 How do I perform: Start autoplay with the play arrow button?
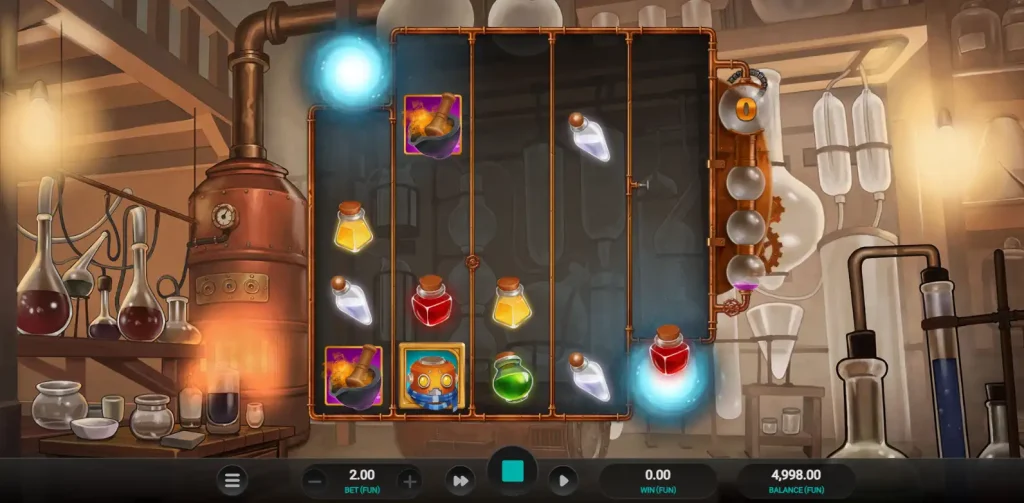[x=562, y=480]
